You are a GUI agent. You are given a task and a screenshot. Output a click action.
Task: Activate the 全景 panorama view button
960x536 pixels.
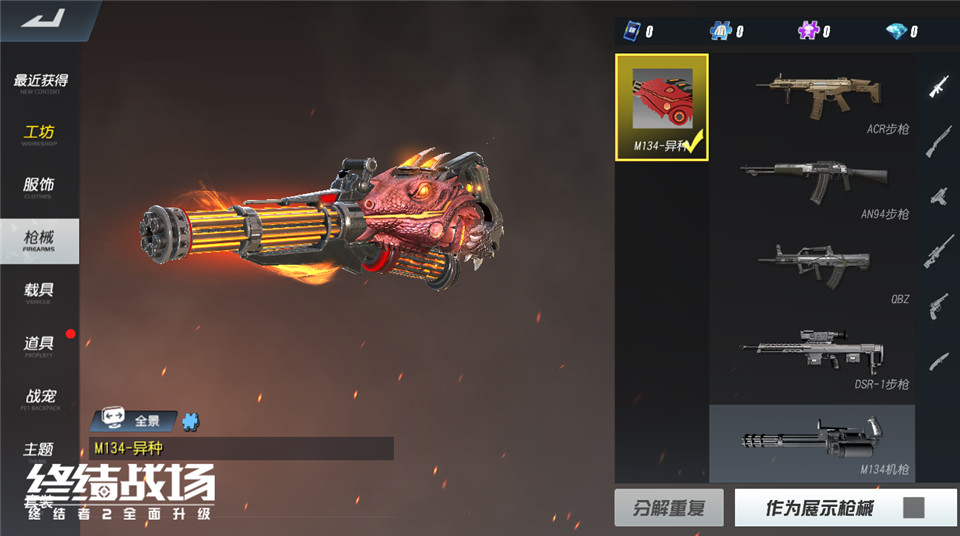click(134, 421)
